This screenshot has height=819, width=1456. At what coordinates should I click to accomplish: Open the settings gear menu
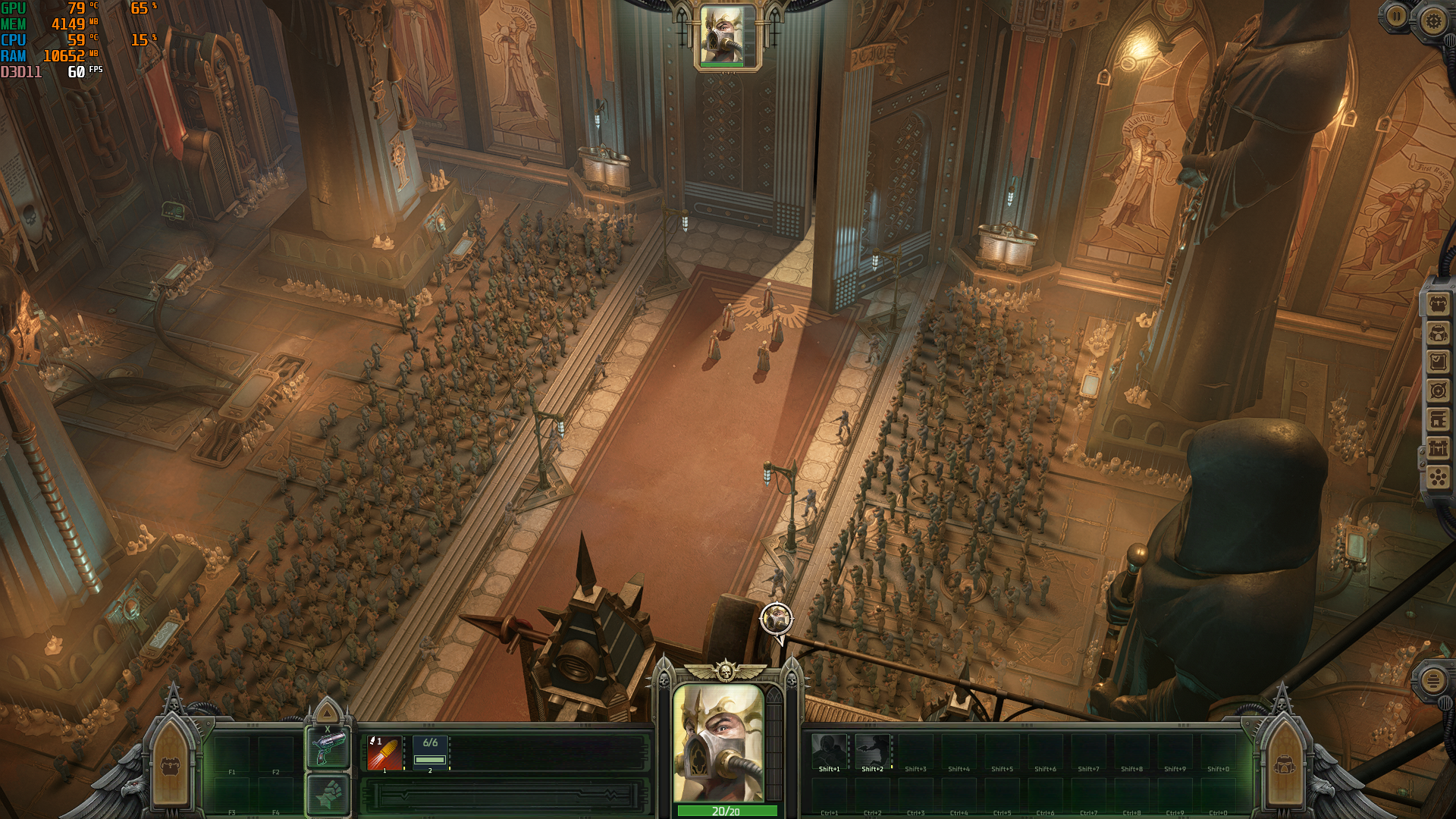click(x=1432, y=20)
